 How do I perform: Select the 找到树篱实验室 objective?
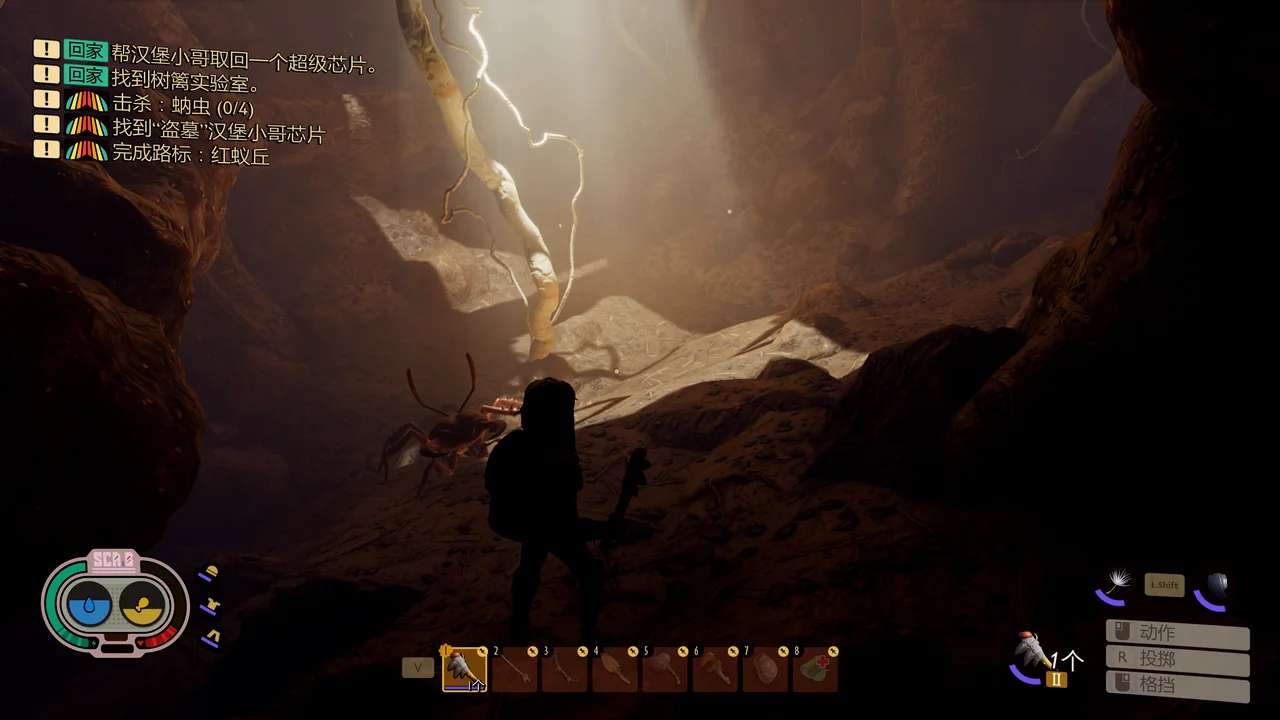186,84
